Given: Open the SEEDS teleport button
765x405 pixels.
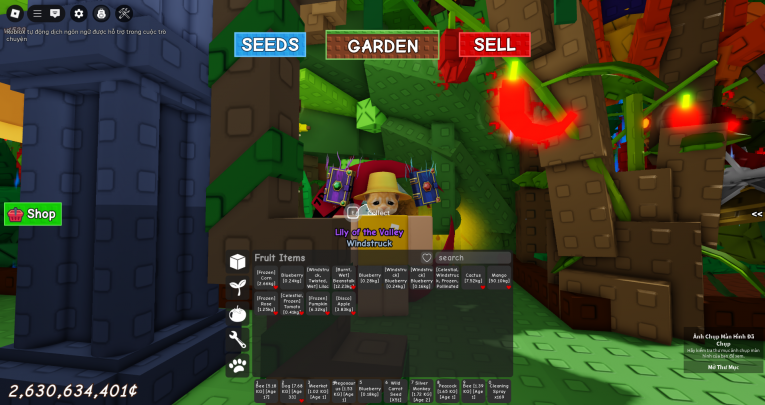Looking at the screenshot, I should pos(270,45).
